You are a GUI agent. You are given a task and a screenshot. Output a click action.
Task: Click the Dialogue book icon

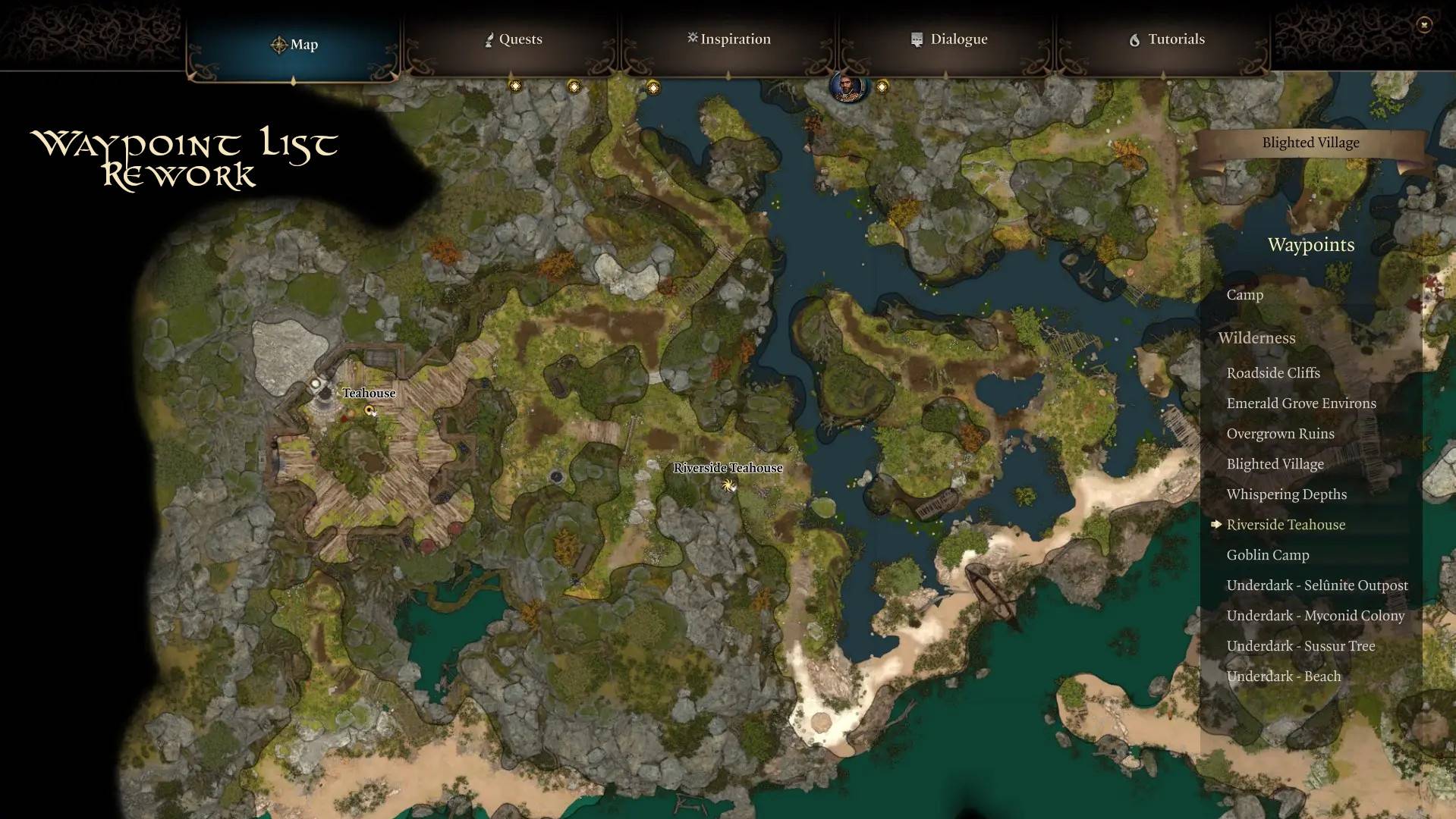pyautogui.click(x=915, y=39)
